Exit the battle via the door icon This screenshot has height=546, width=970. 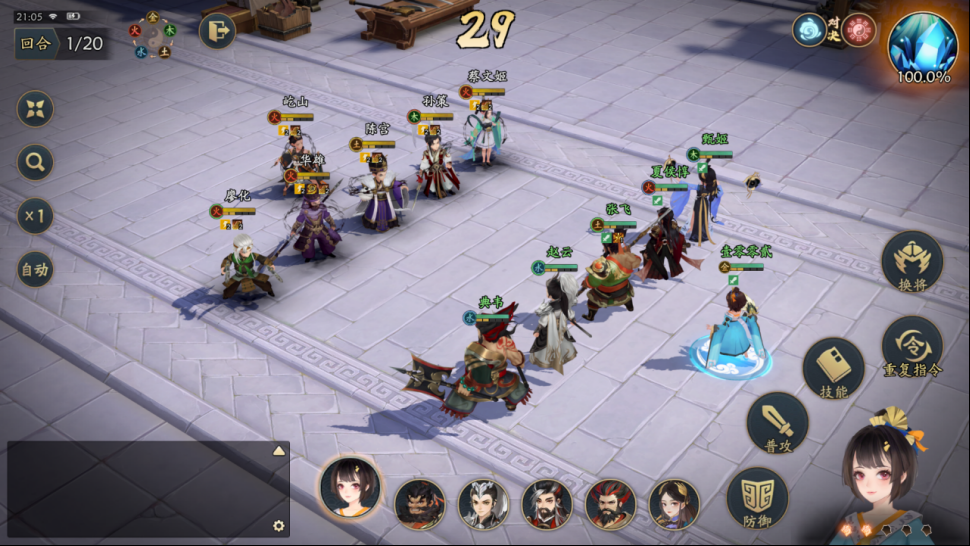[x=217, y=31]
